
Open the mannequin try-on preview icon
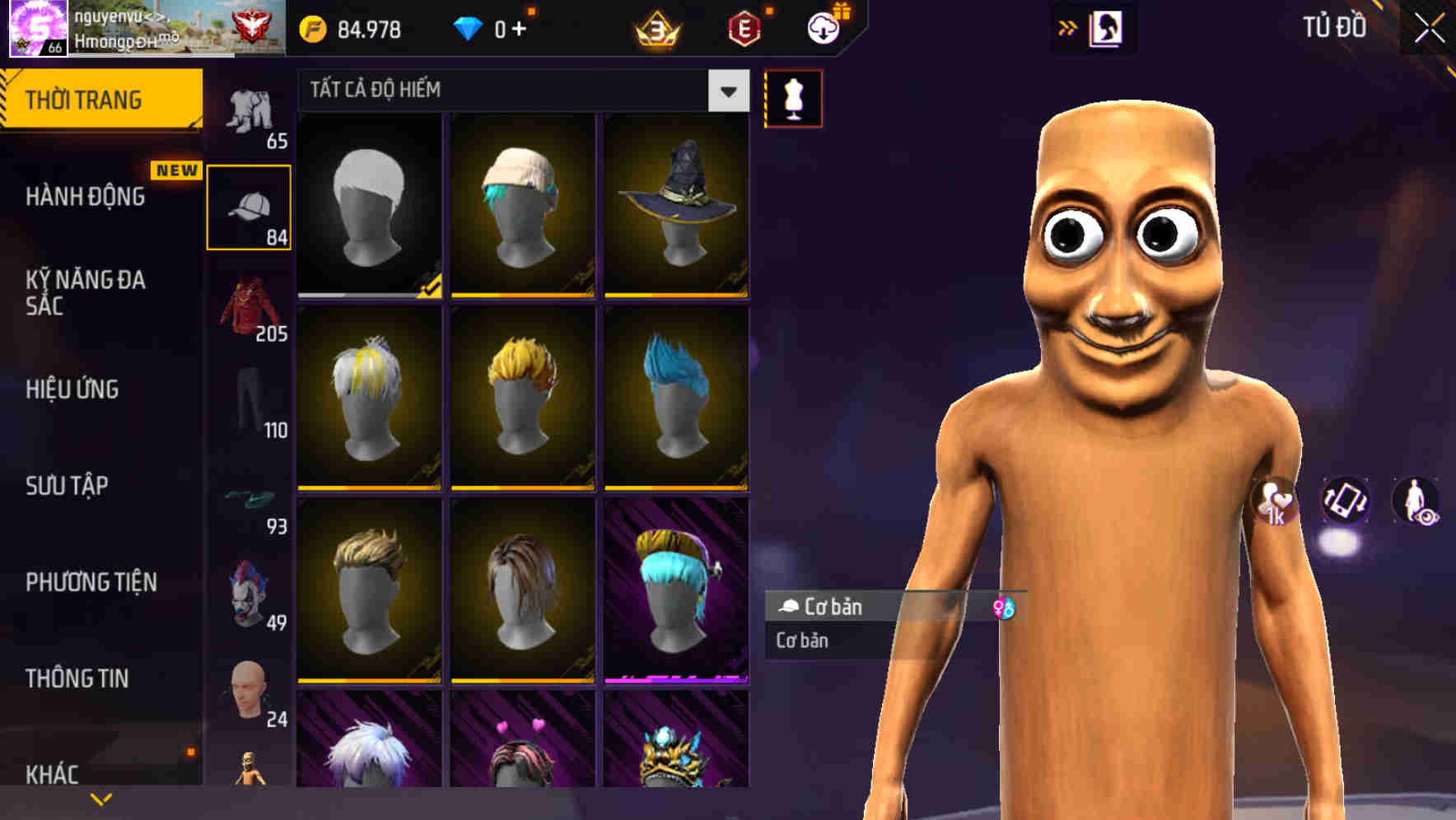(x=792, y=97)
